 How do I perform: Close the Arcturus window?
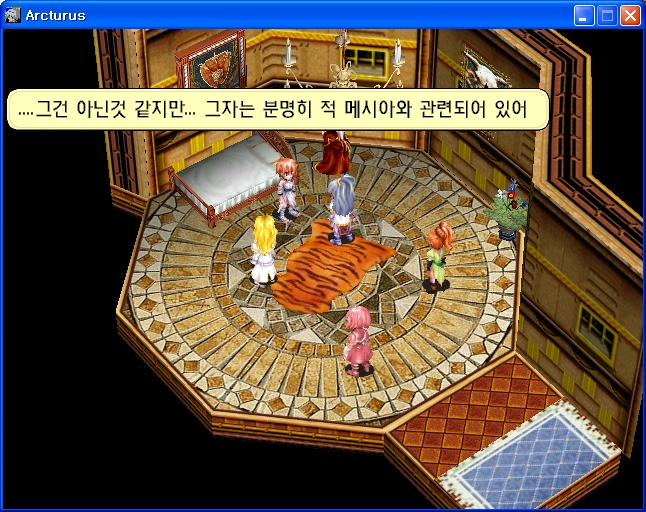(630, 15)
